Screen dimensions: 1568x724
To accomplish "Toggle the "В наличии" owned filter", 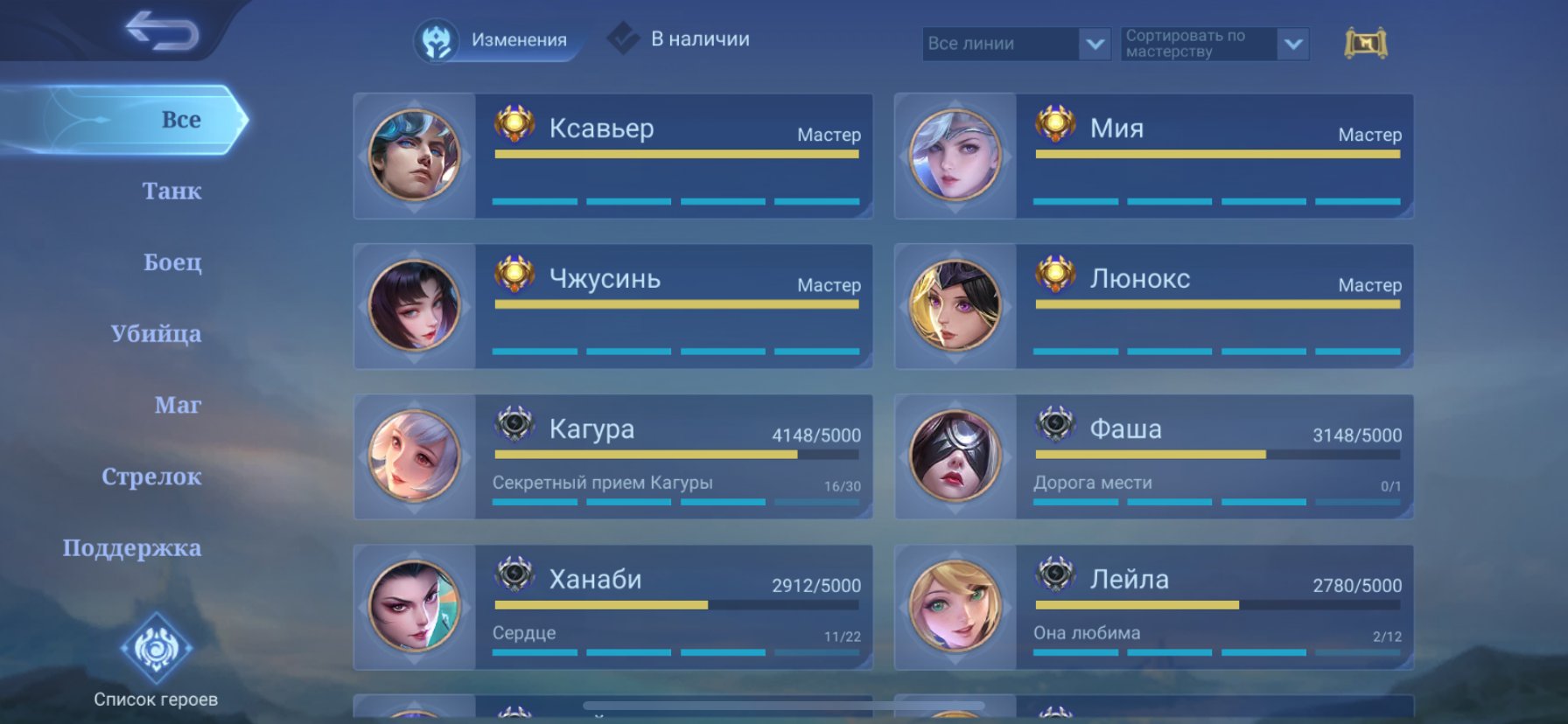I will click(681, 39).
